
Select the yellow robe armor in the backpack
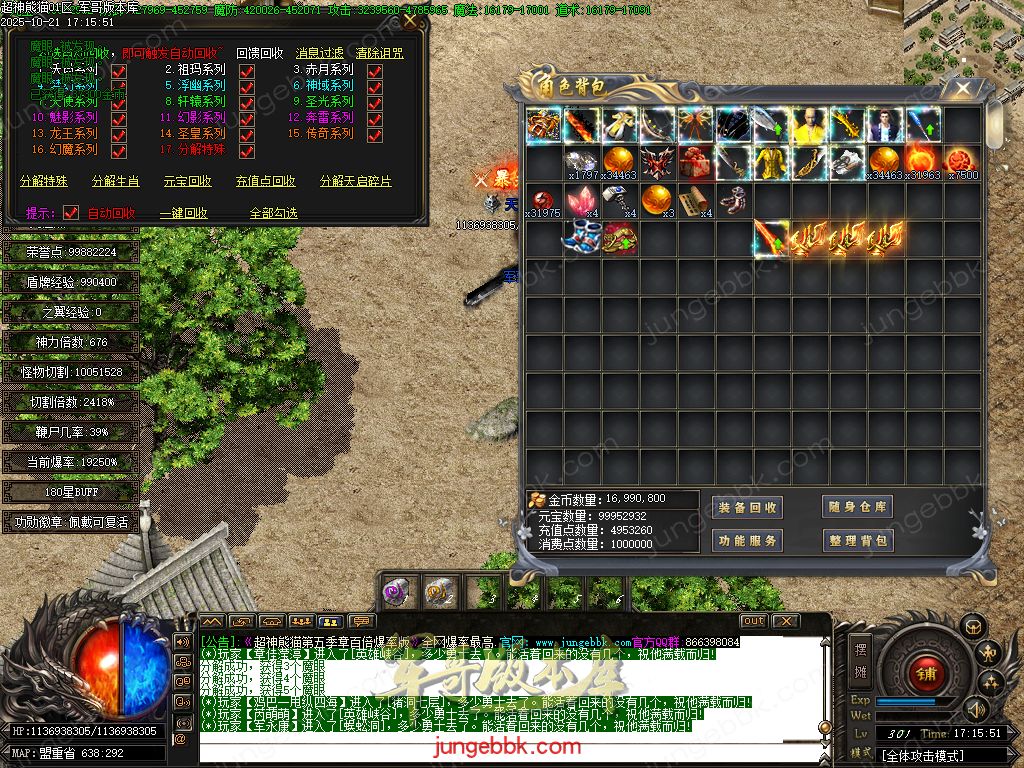(x=770, y=162)
